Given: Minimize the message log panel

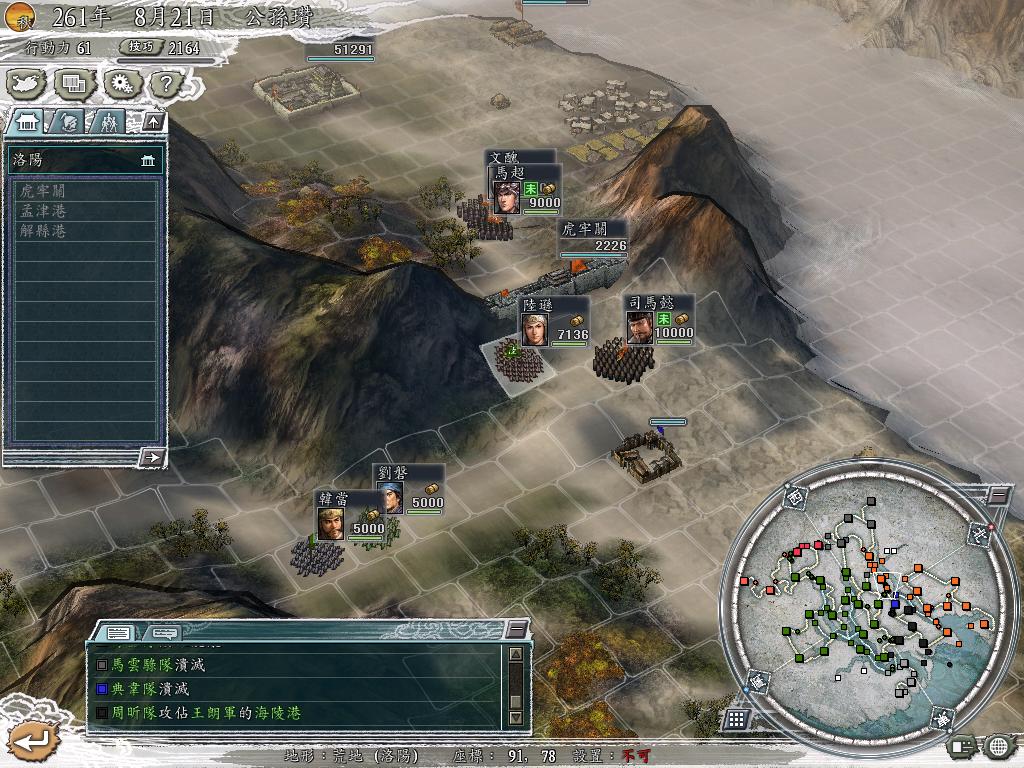Looking at the screenshot, I should pos(515,629).
